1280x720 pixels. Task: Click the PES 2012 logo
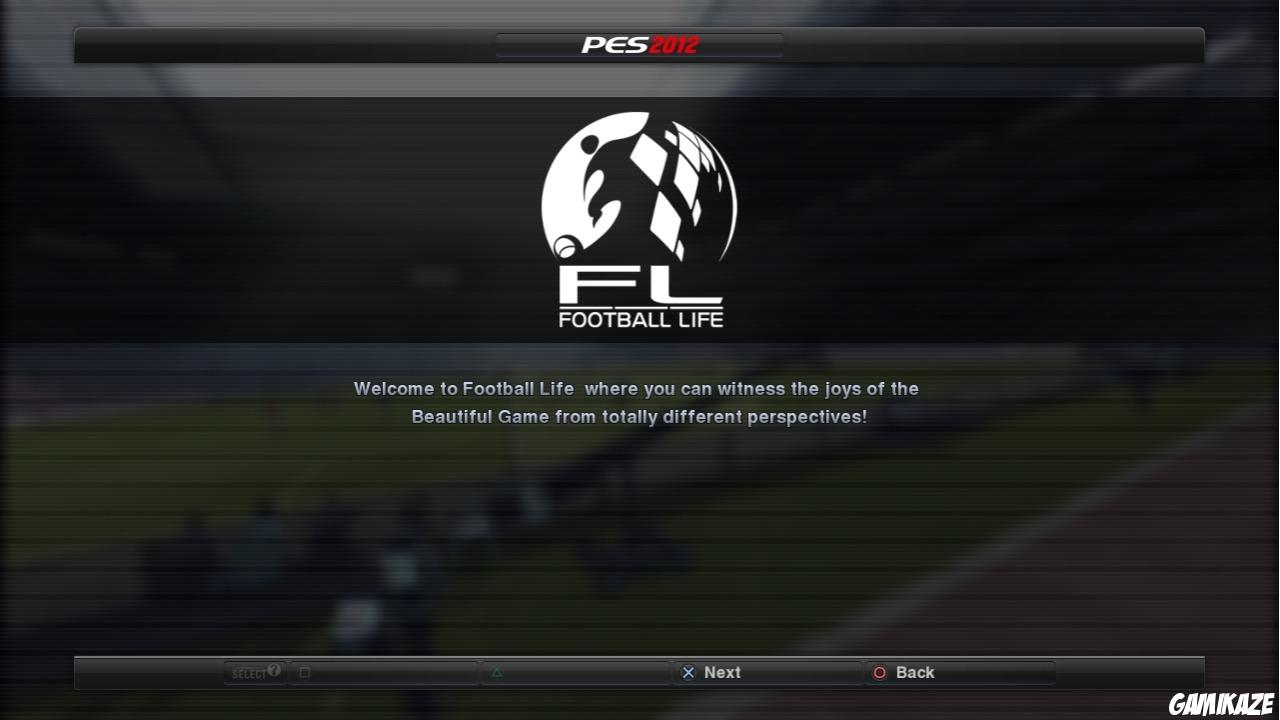pos(639,44)
